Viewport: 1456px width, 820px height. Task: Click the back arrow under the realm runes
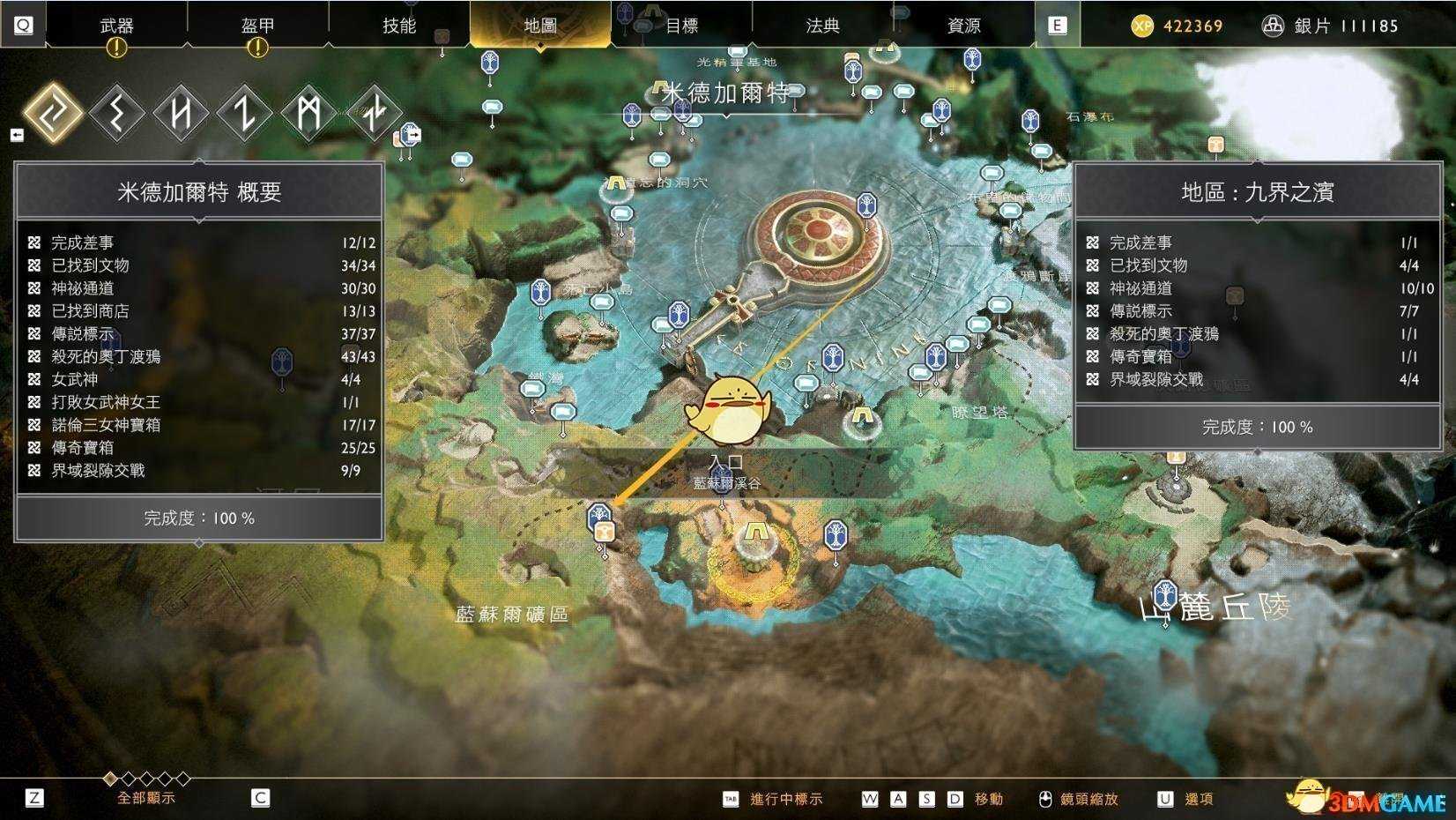tap(16, 134)
